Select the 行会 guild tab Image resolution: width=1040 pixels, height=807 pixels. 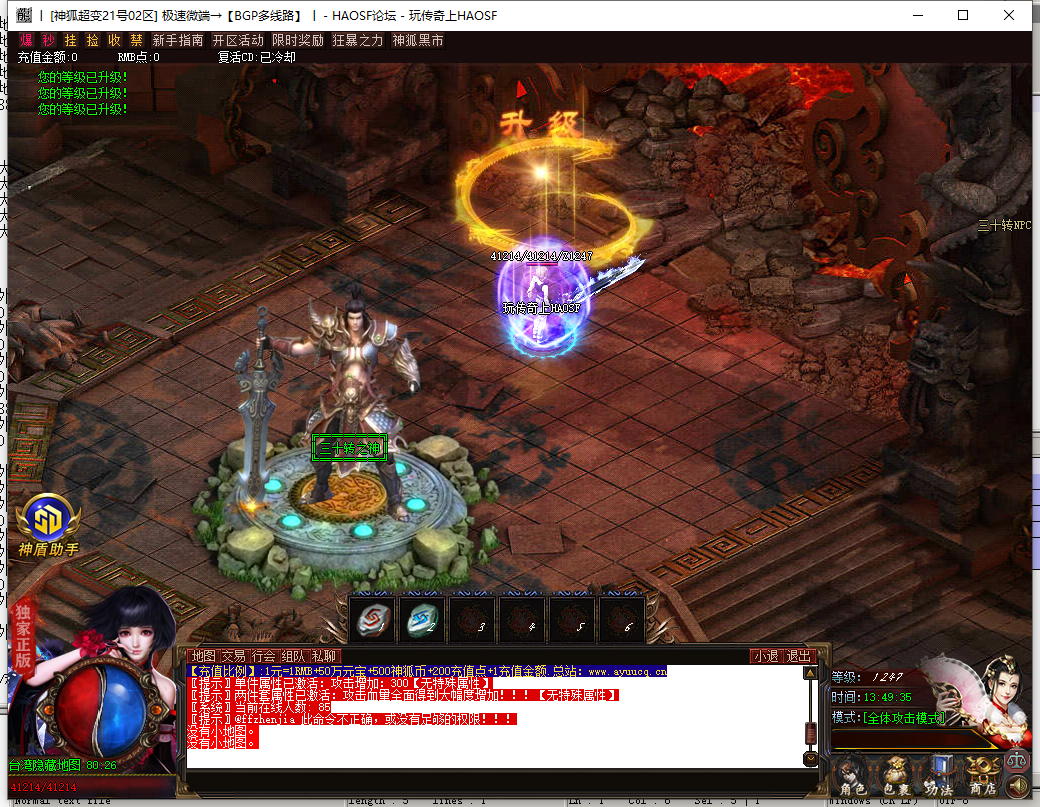click(264, 656)
